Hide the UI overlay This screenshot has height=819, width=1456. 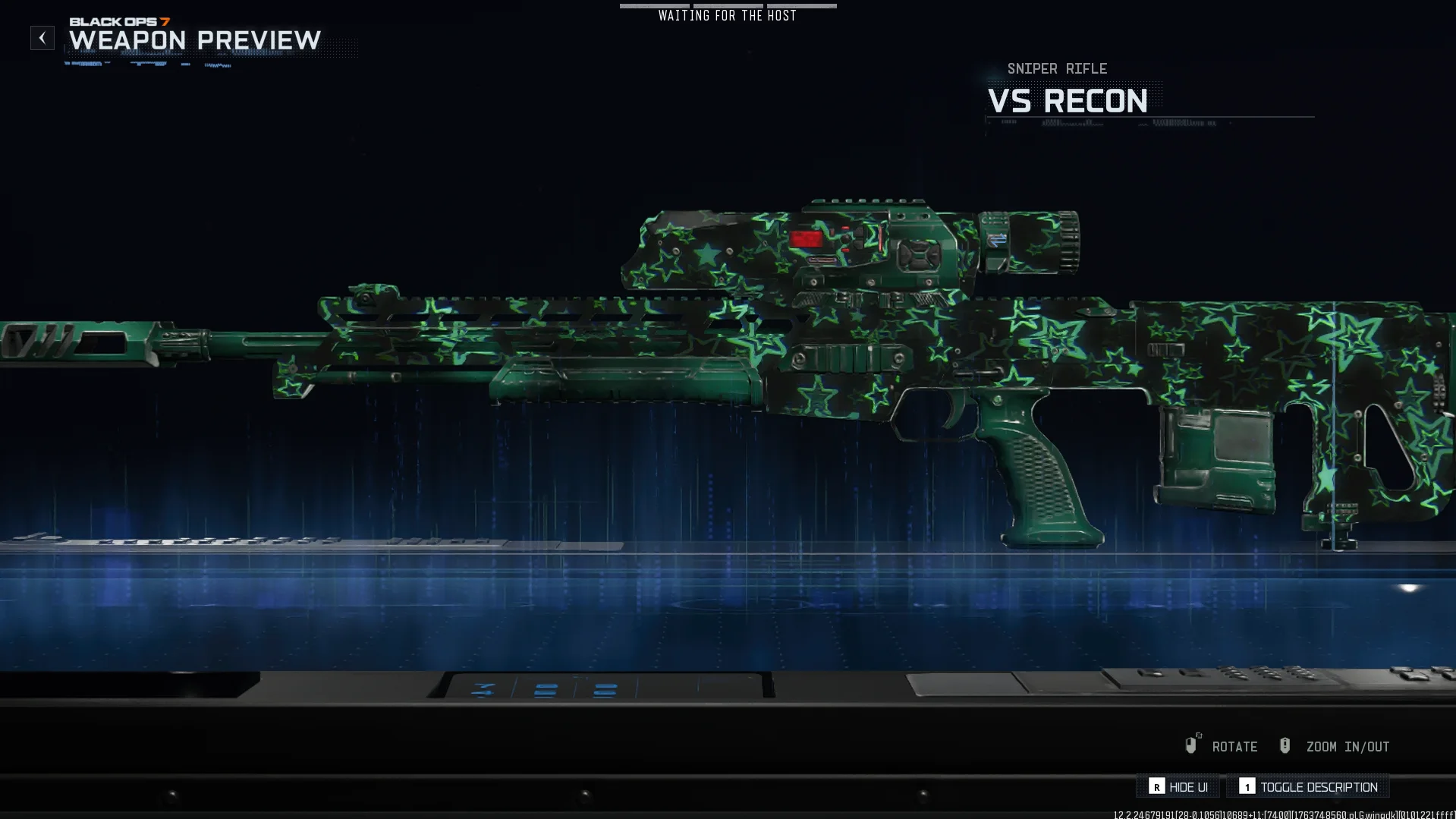1178,787
